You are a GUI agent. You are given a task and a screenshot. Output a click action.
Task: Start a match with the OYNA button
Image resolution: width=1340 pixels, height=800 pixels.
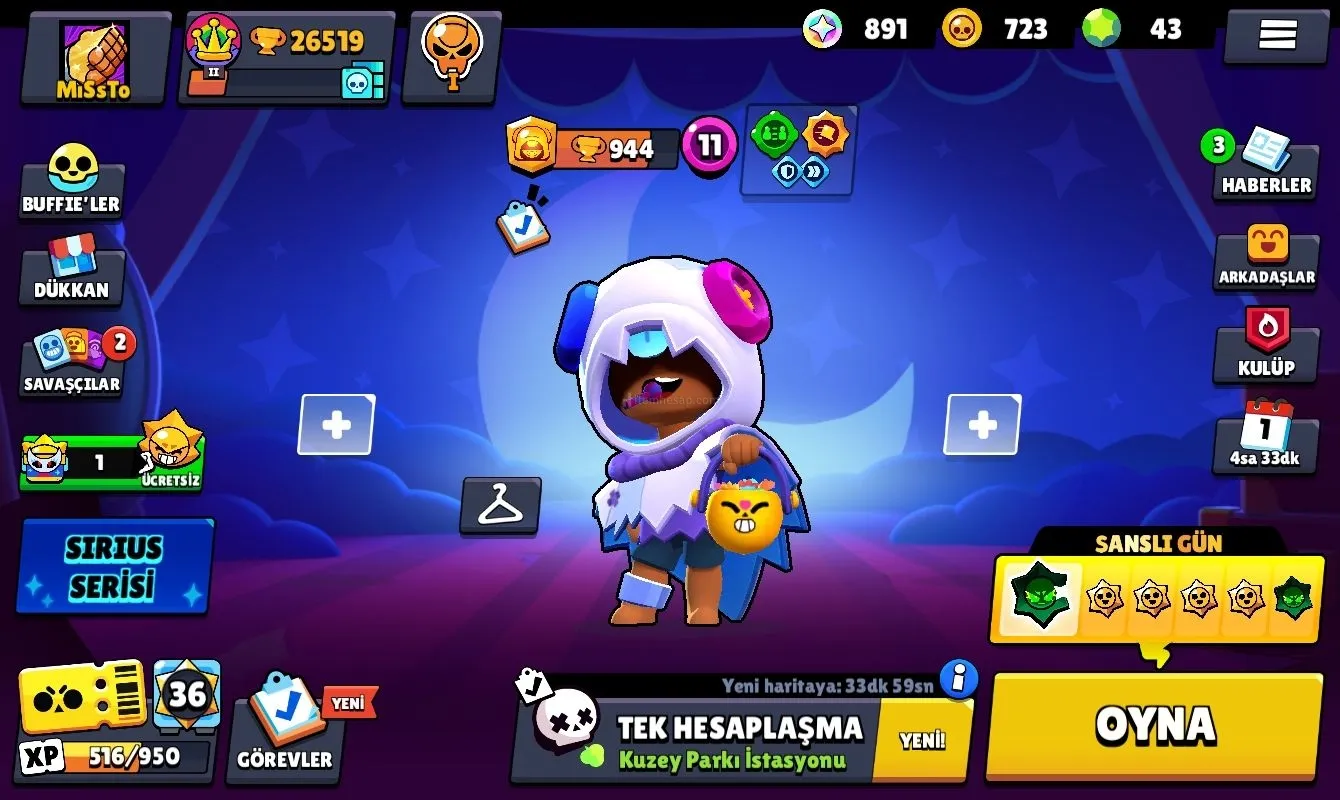[1154, 725]
